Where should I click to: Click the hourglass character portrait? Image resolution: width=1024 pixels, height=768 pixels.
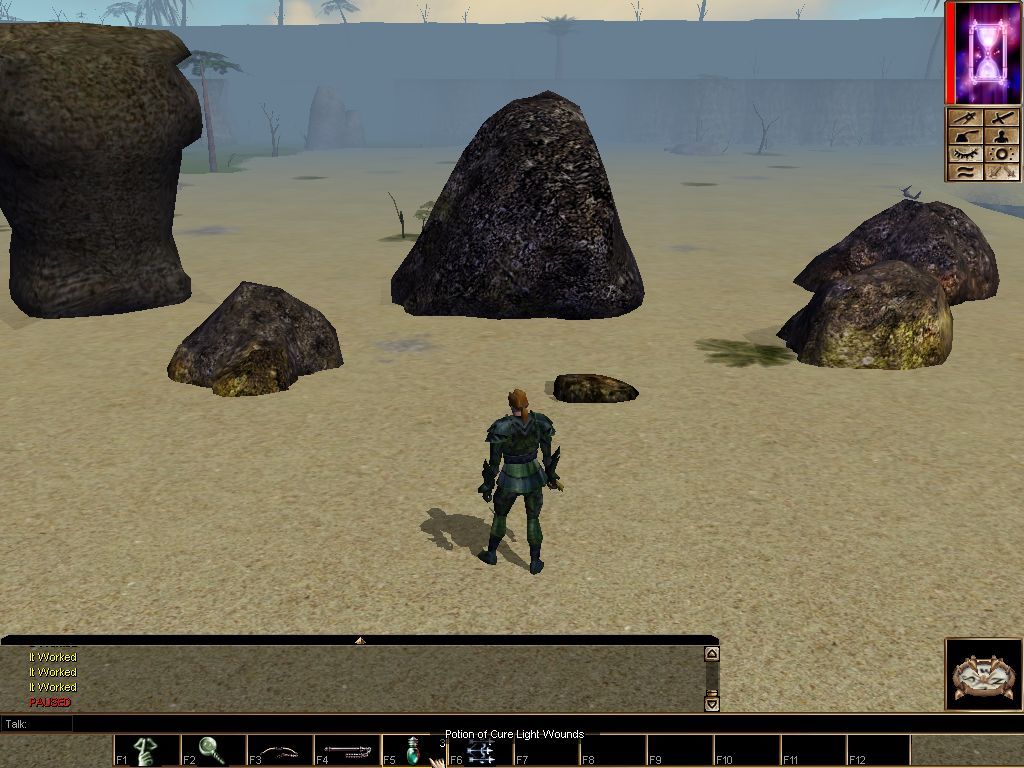984,53
